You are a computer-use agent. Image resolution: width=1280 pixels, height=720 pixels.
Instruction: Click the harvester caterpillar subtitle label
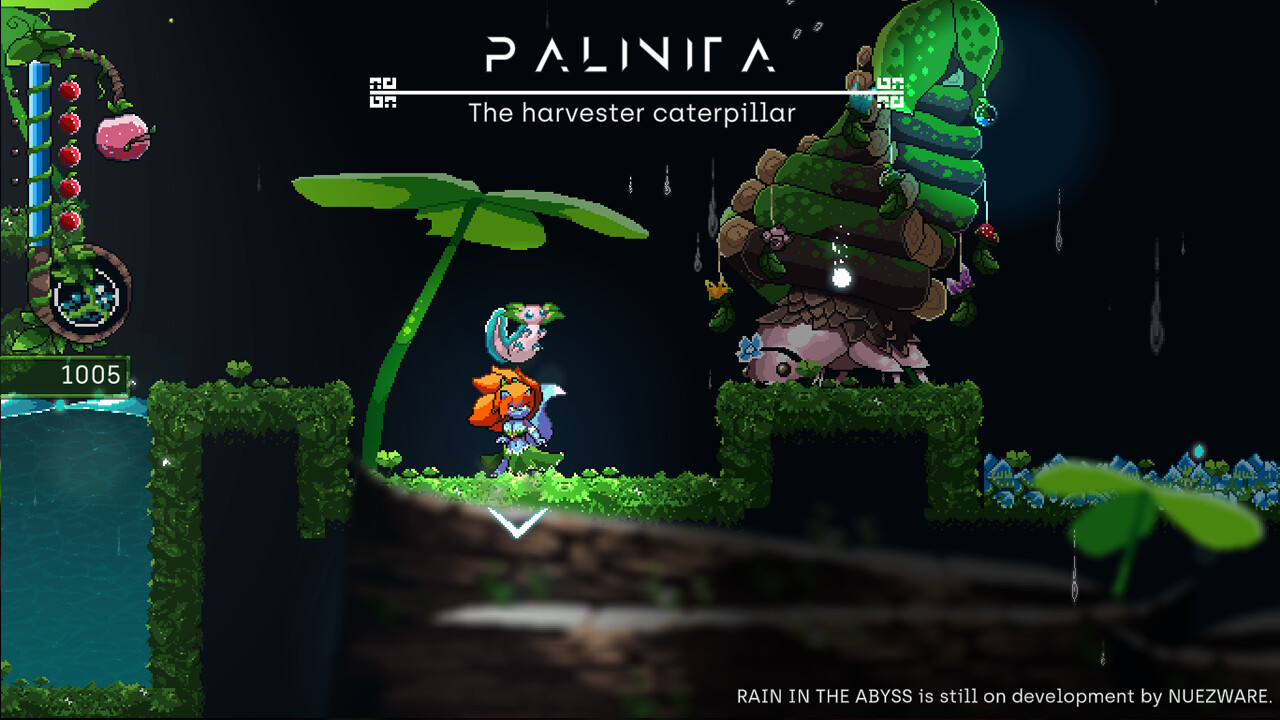click(630, 113)
